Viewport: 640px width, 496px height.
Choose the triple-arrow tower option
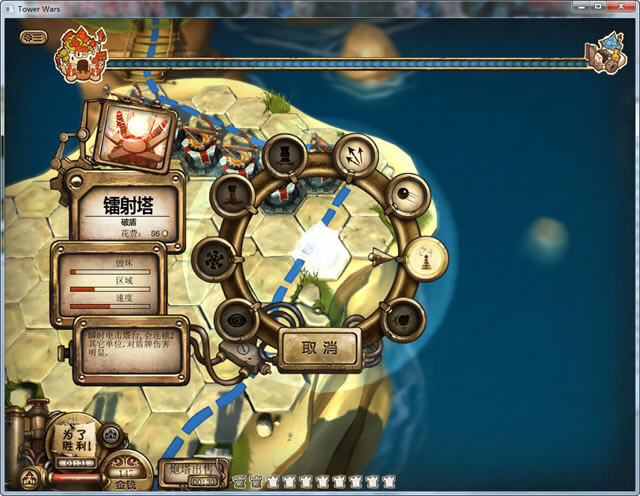tap(351, 155)
